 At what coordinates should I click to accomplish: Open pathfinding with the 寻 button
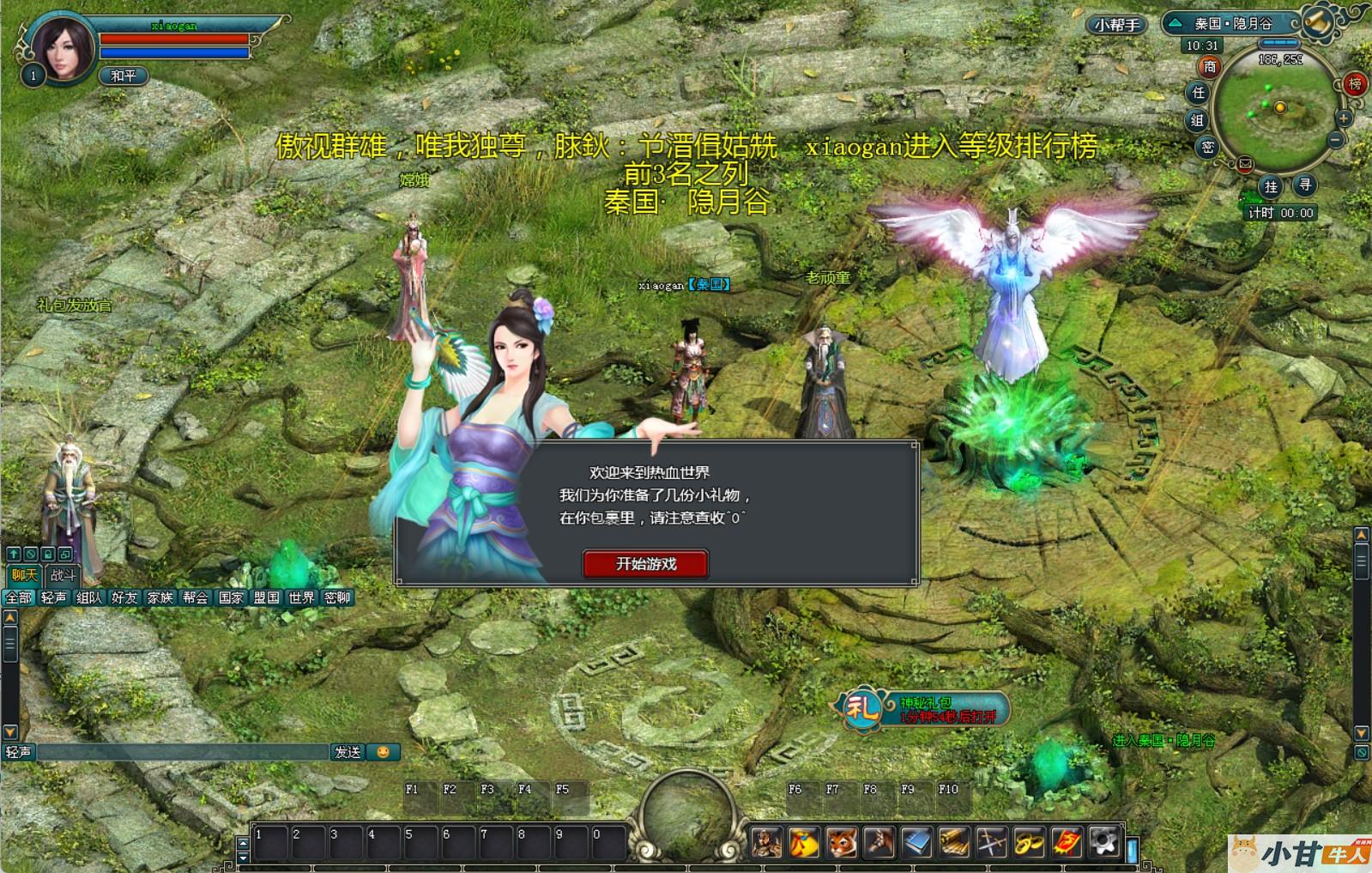[x=1304, y=184]
